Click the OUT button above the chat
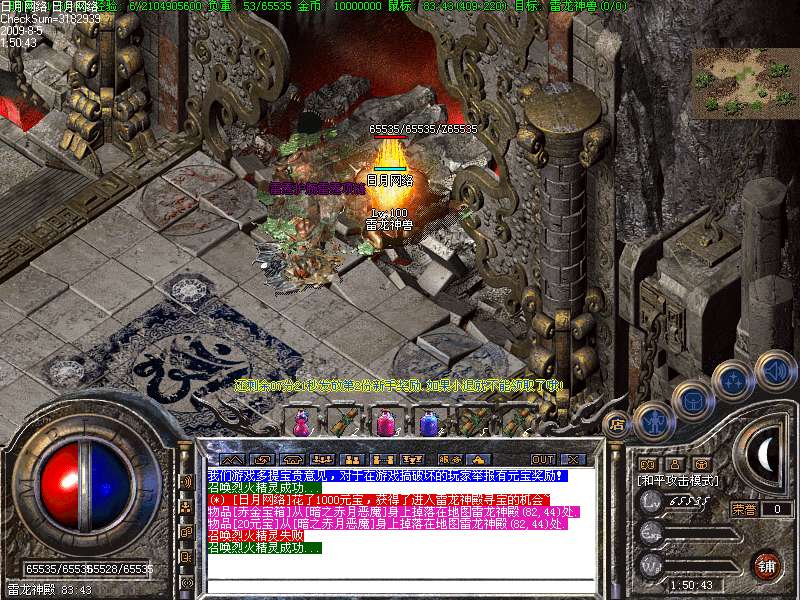Screen dimensions: 800x600 [542, 459]
